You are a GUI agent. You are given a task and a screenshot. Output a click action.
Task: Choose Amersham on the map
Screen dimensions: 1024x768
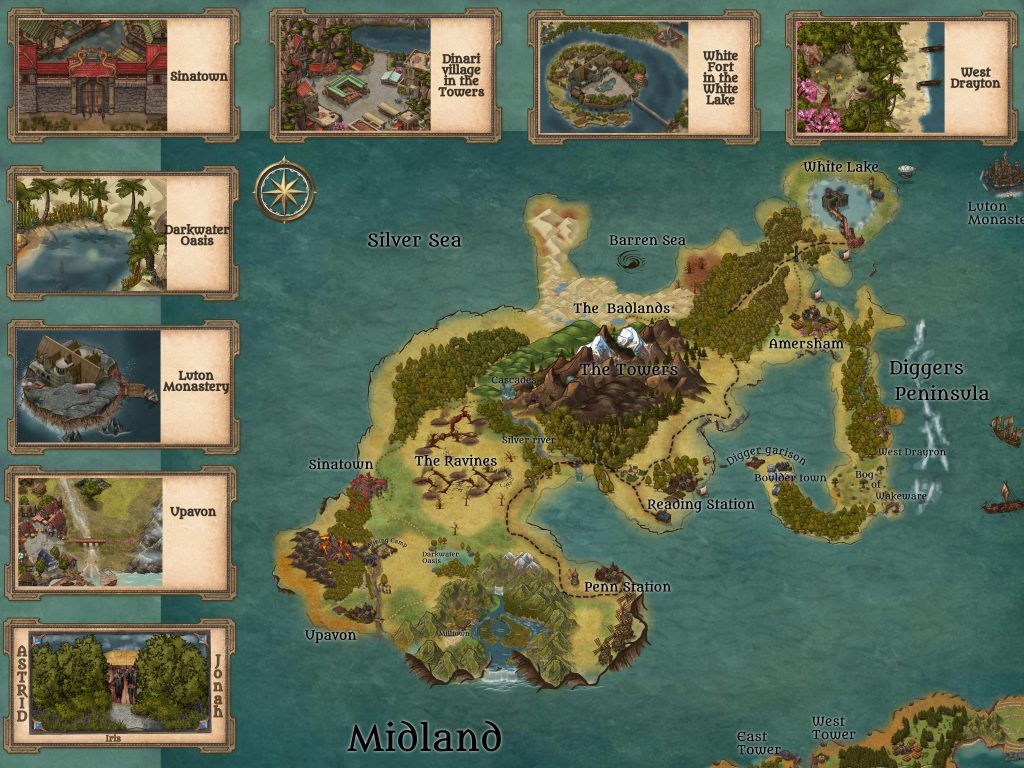[806, 343]
